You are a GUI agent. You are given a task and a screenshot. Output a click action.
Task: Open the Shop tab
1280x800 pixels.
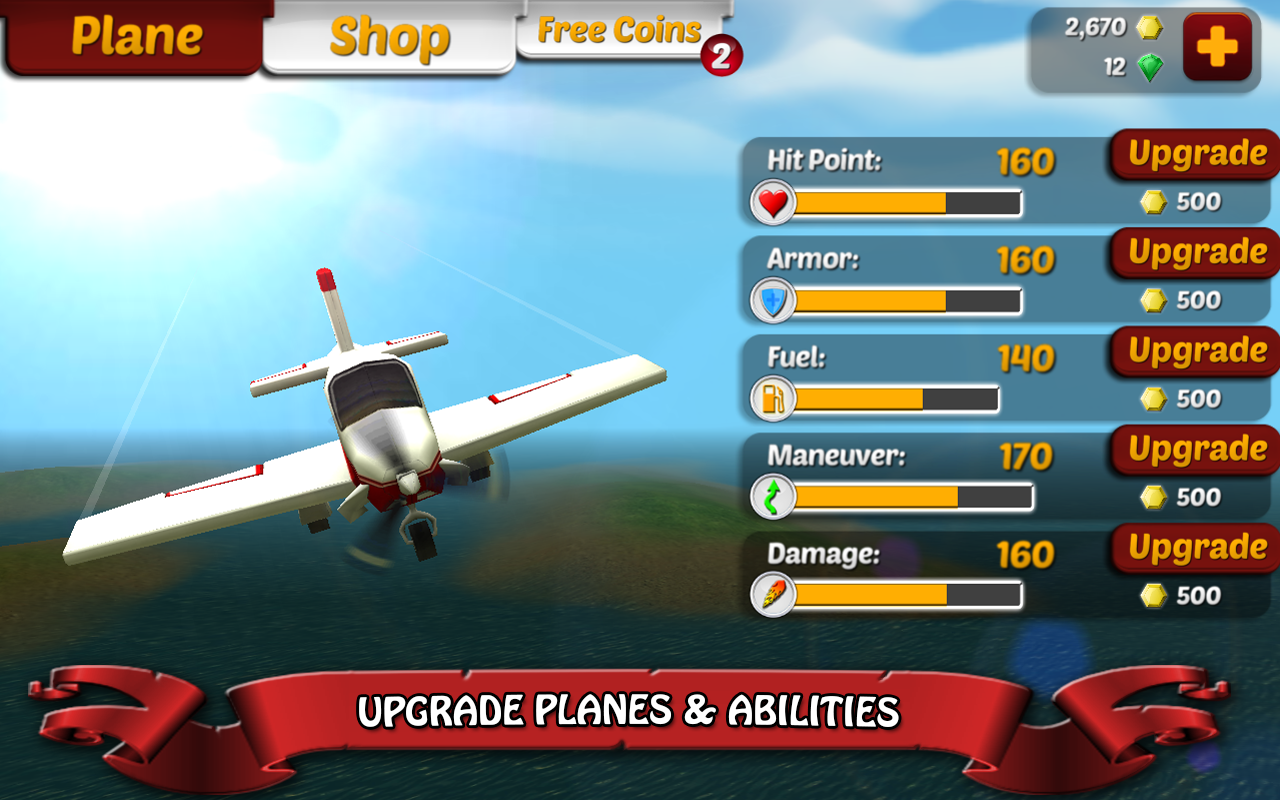390,37
